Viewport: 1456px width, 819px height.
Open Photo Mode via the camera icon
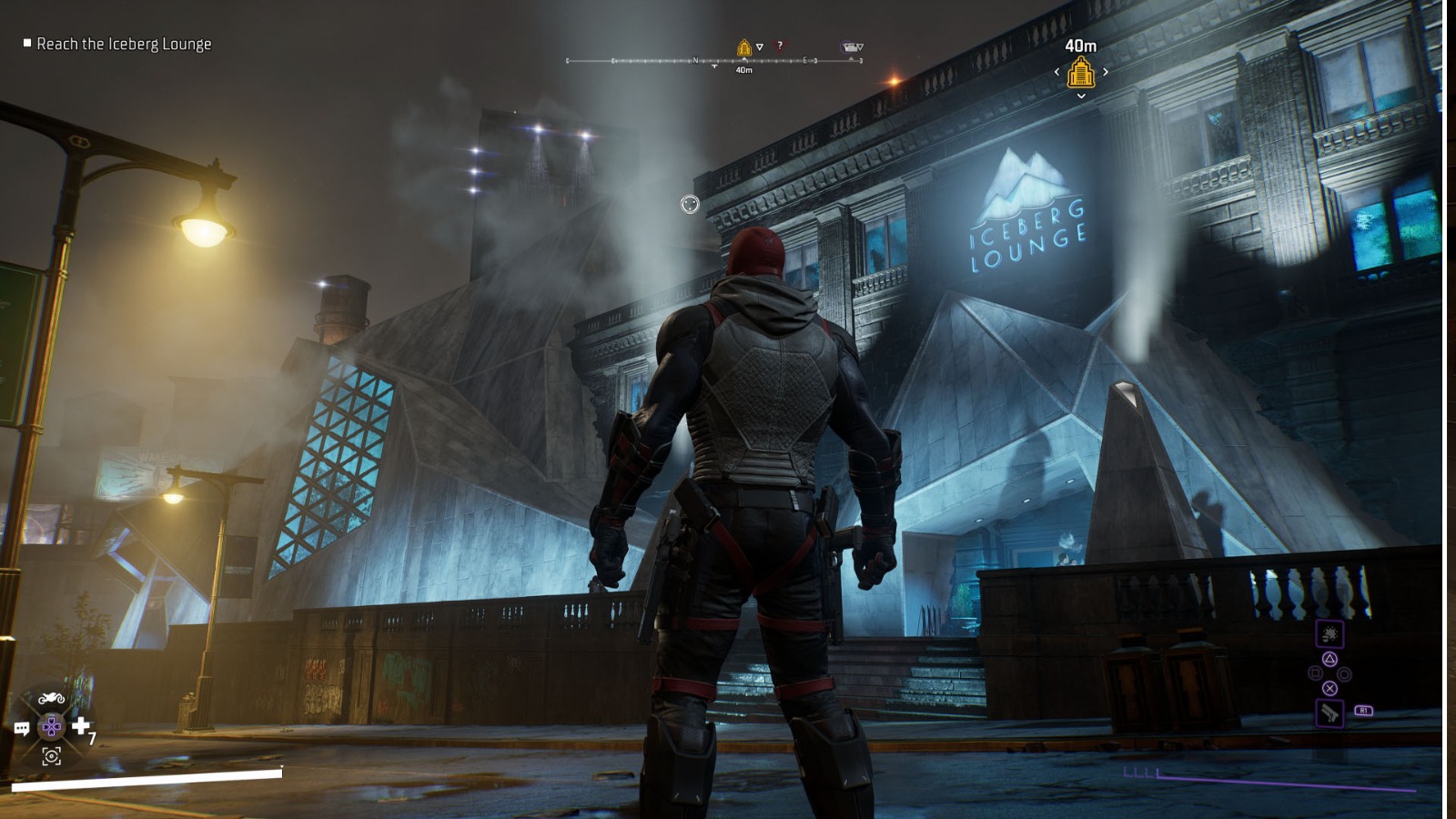click(x=52, y=756)
